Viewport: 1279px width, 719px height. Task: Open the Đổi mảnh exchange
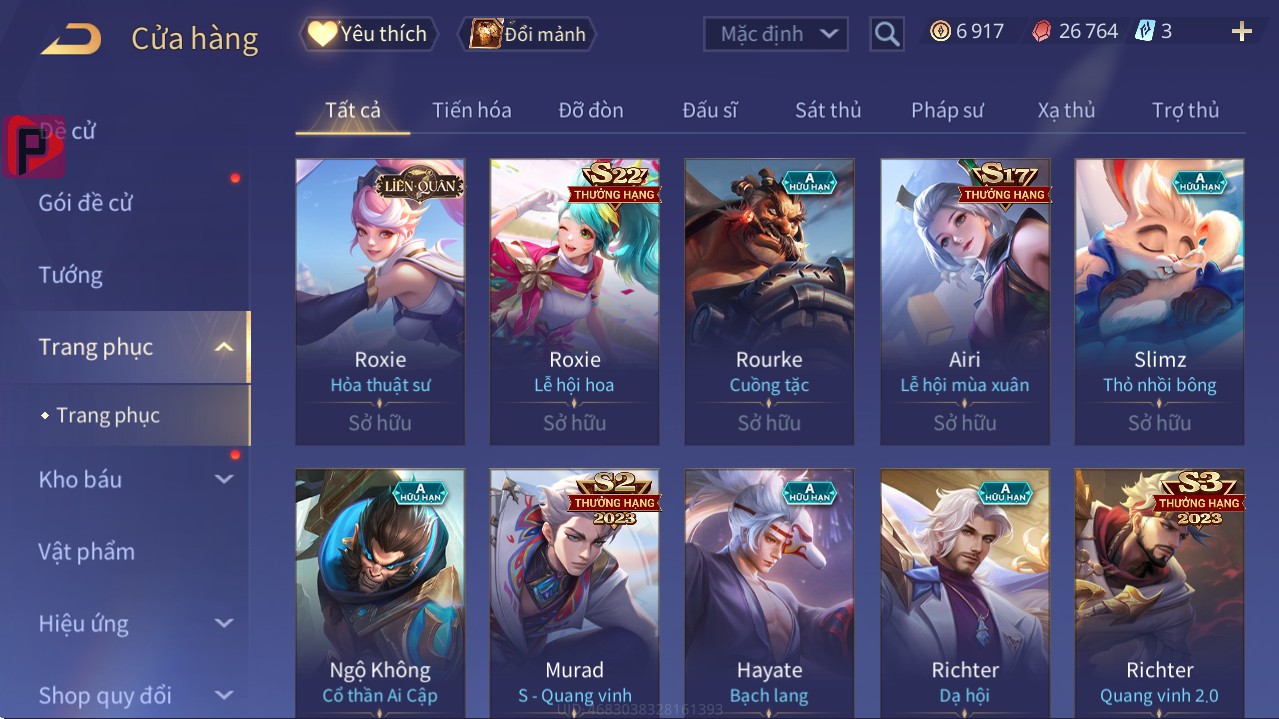pos(527,34)
